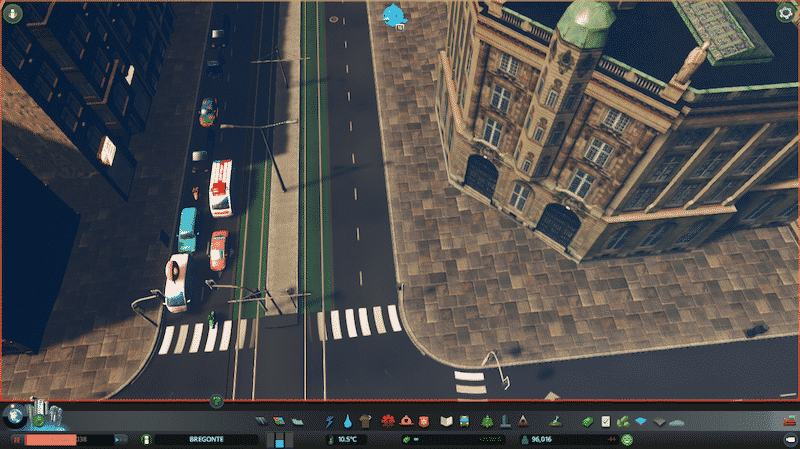Open the Parks and Decoration menu
This screenshot has width=800, height=449.
pos(487,421)
